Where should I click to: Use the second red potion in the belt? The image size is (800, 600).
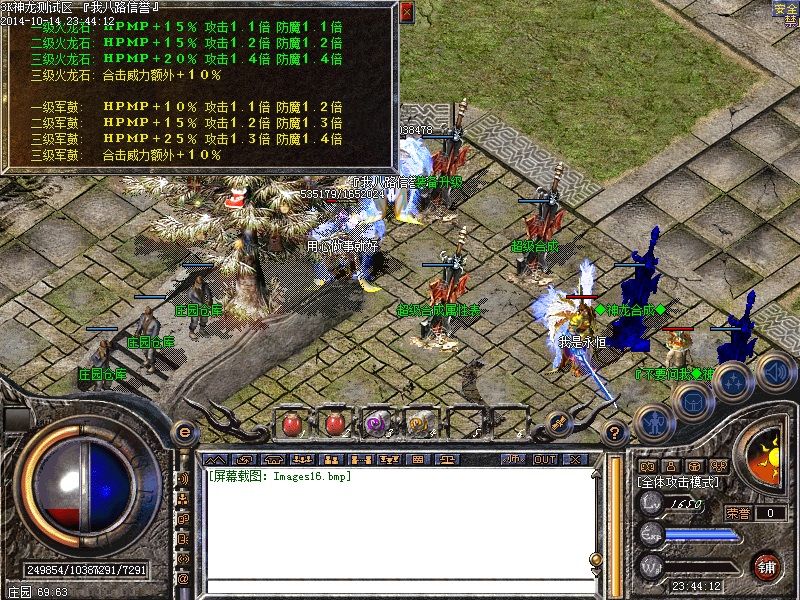(x=335, y=423)
